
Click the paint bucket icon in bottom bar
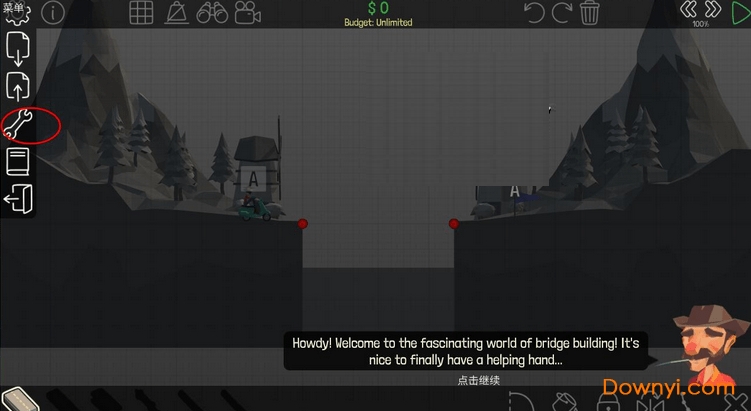point(567,402)
